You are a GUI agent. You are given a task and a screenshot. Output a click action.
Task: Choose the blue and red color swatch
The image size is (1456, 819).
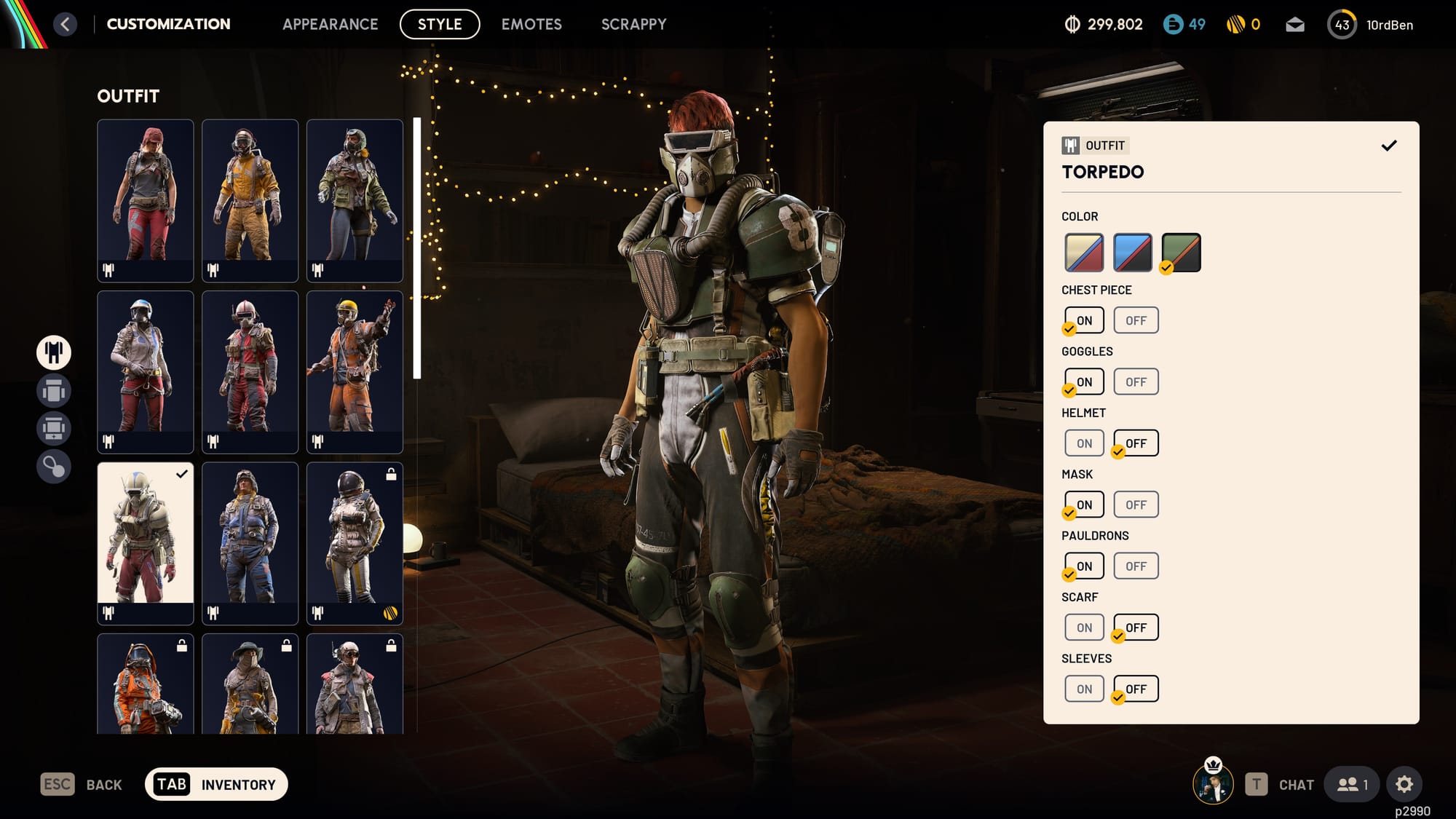click(x=1132, y=252)
